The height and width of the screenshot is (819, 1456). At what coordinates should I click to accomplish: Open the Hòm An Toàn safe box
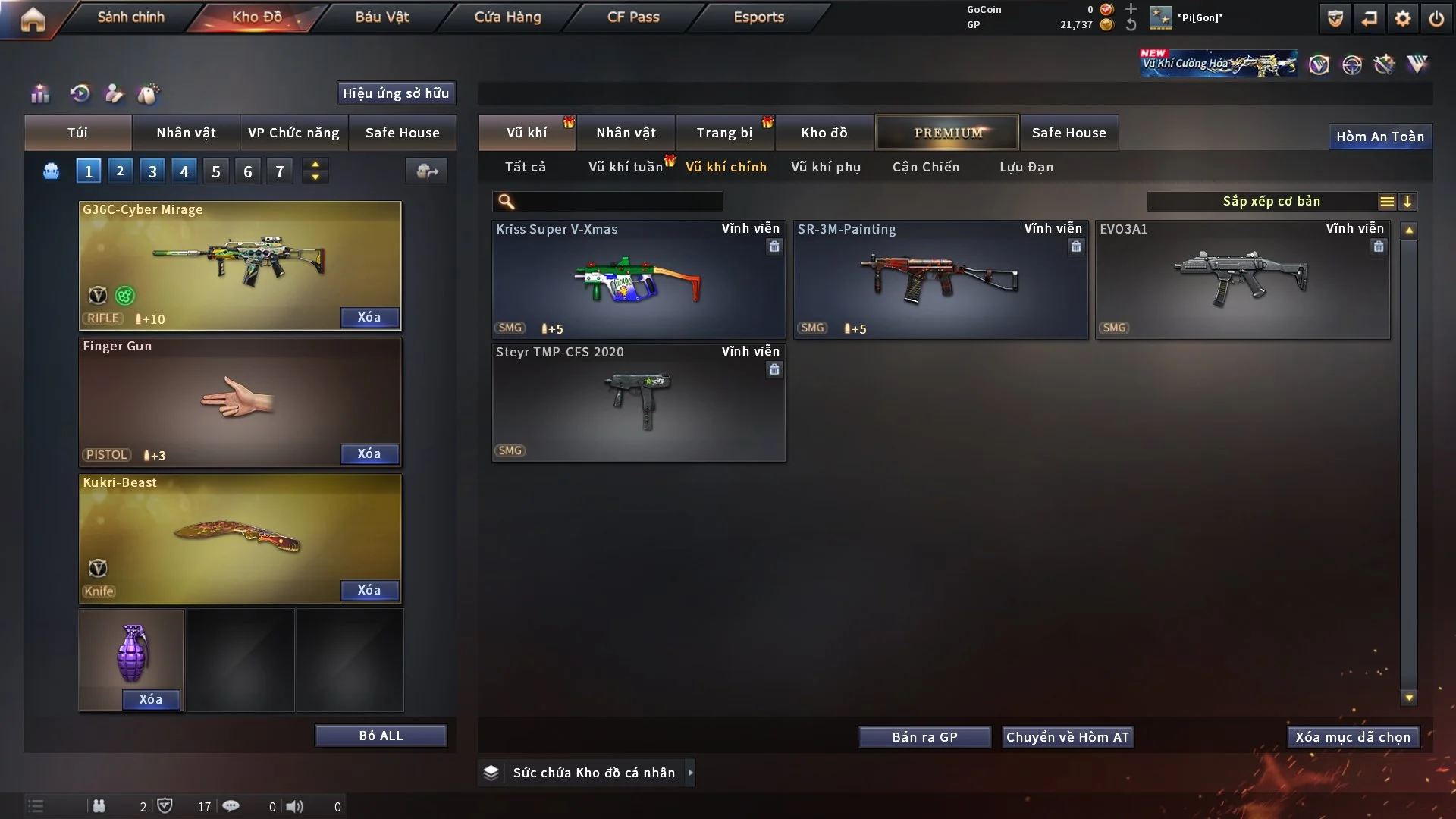coord(1379,136)
